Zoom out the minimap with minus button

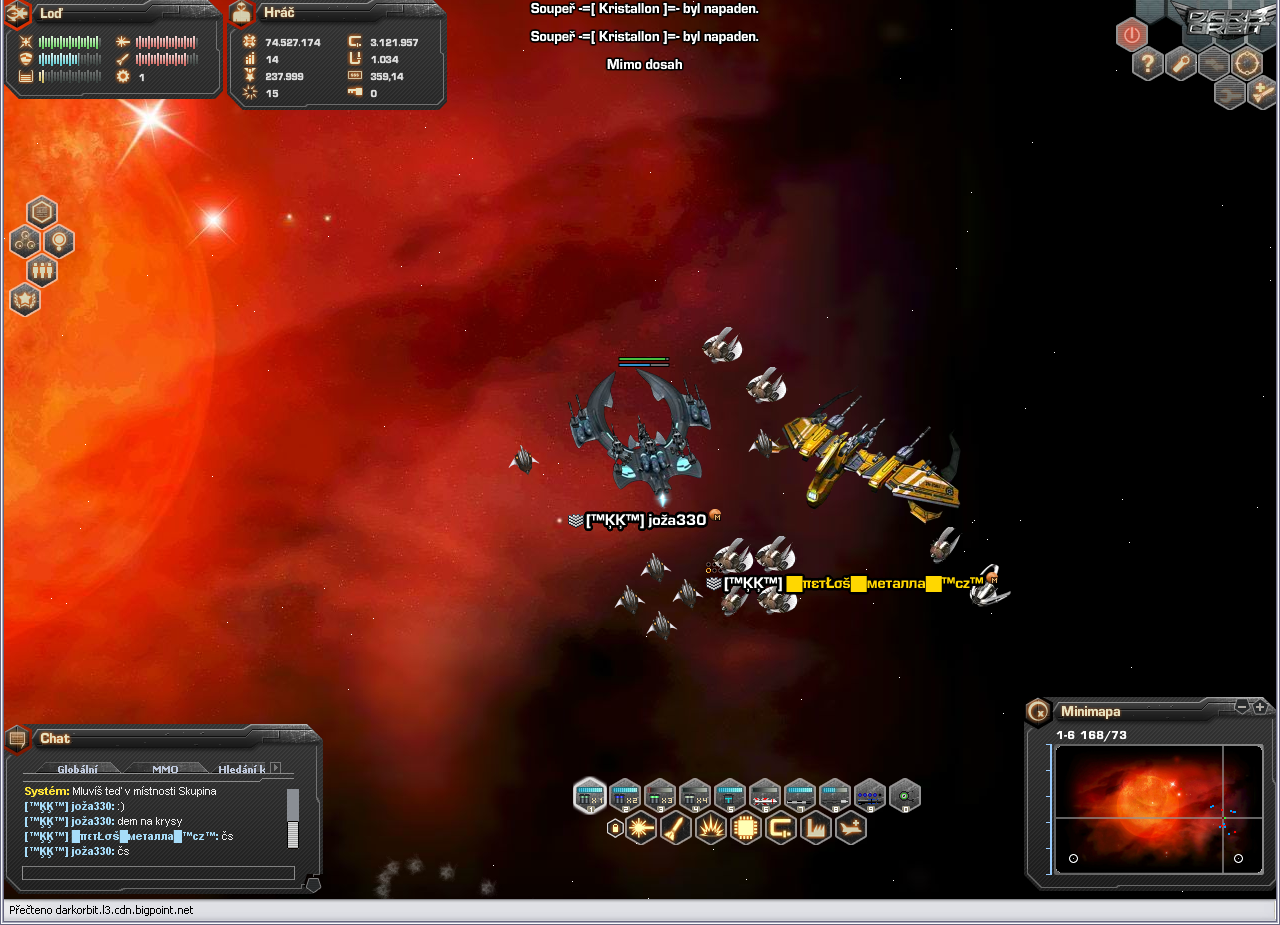(1242, 707)
